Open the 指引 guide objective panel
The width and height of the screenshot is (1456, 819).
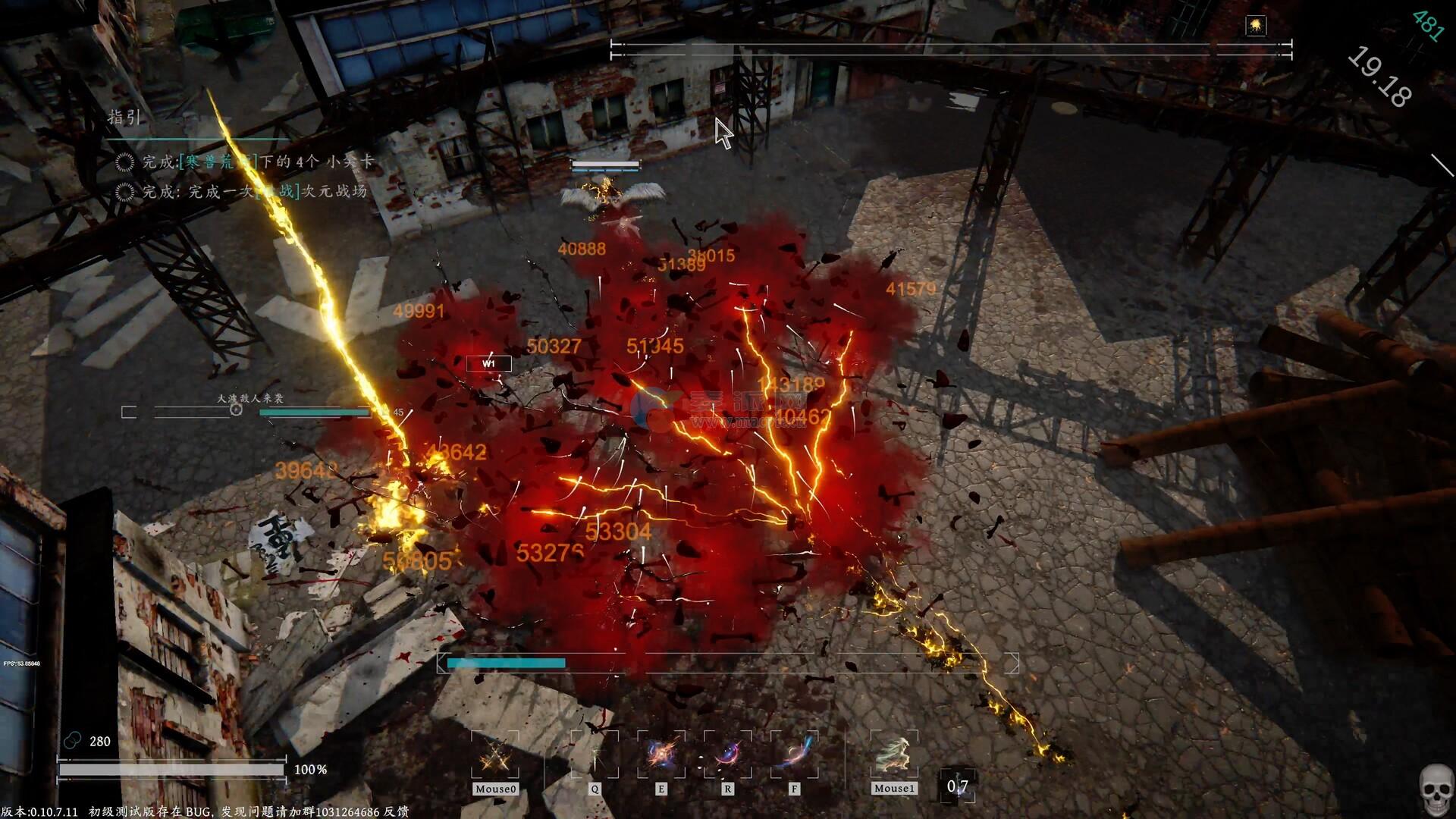(x=124, y=118)
